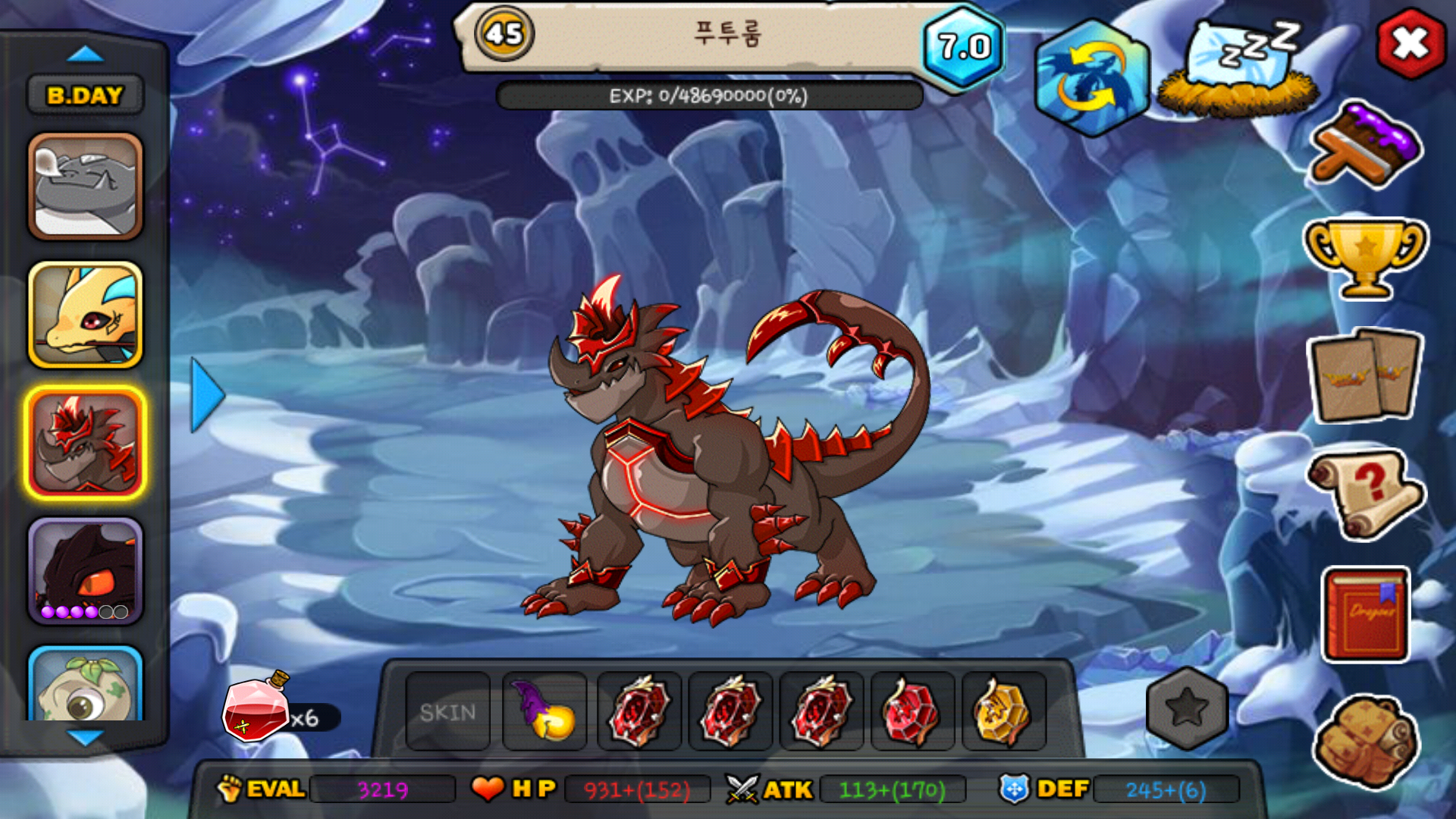This screenshot has width=1456, height=819.
Task: Open the dragon swap hexagon icon
Action: pos(1091,77)
